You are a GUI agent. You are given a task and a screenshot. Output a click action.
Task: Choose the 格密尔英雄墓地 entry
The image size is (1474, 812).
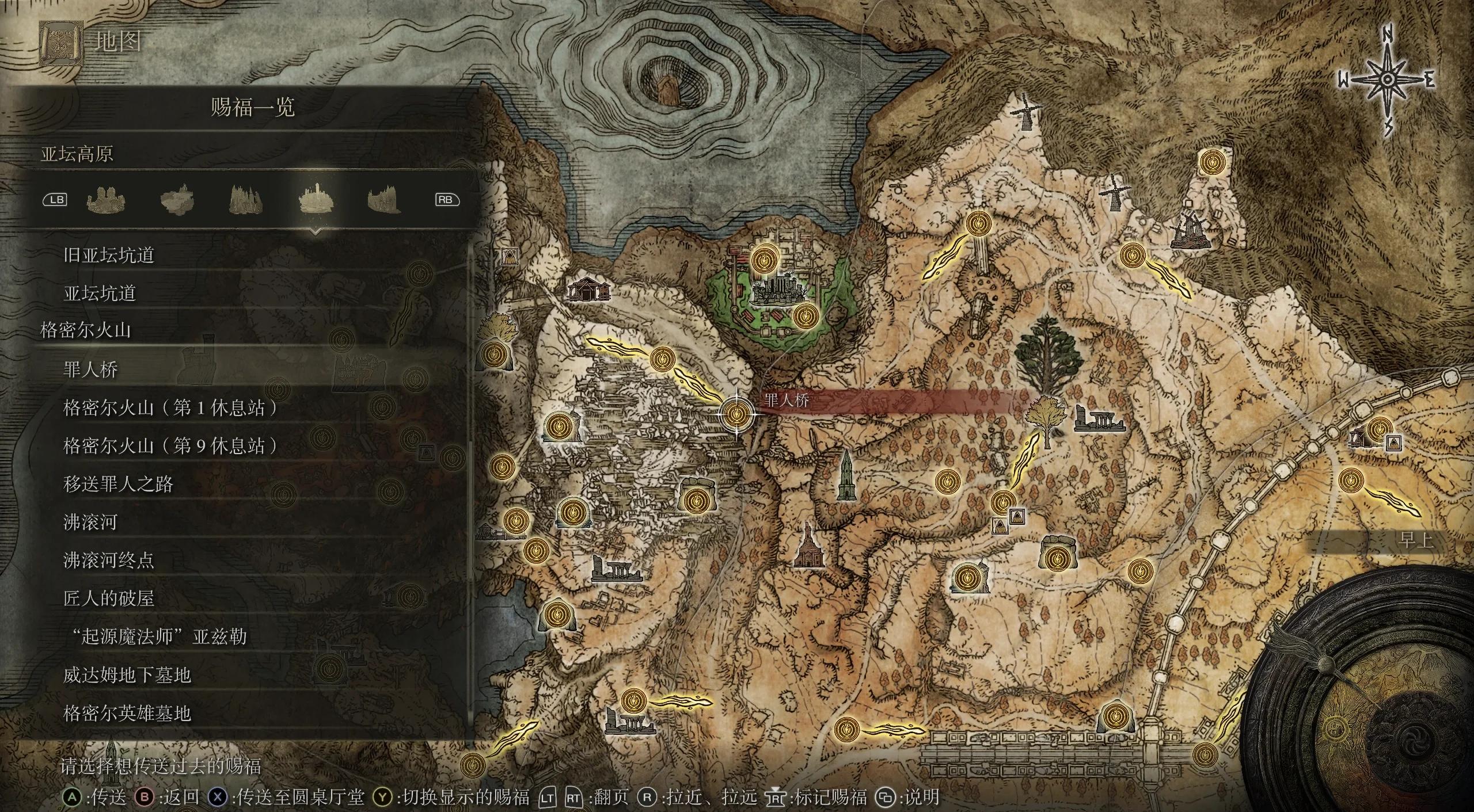click(x=127, y=714)
